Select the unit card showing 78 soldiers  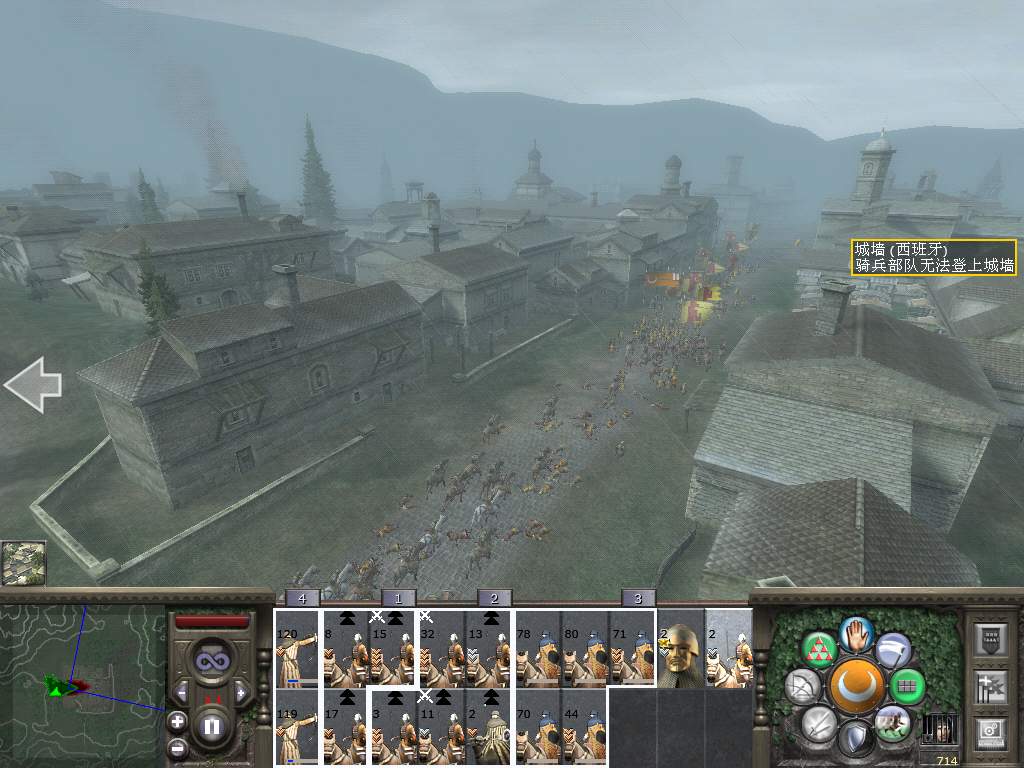coord(537,649)
